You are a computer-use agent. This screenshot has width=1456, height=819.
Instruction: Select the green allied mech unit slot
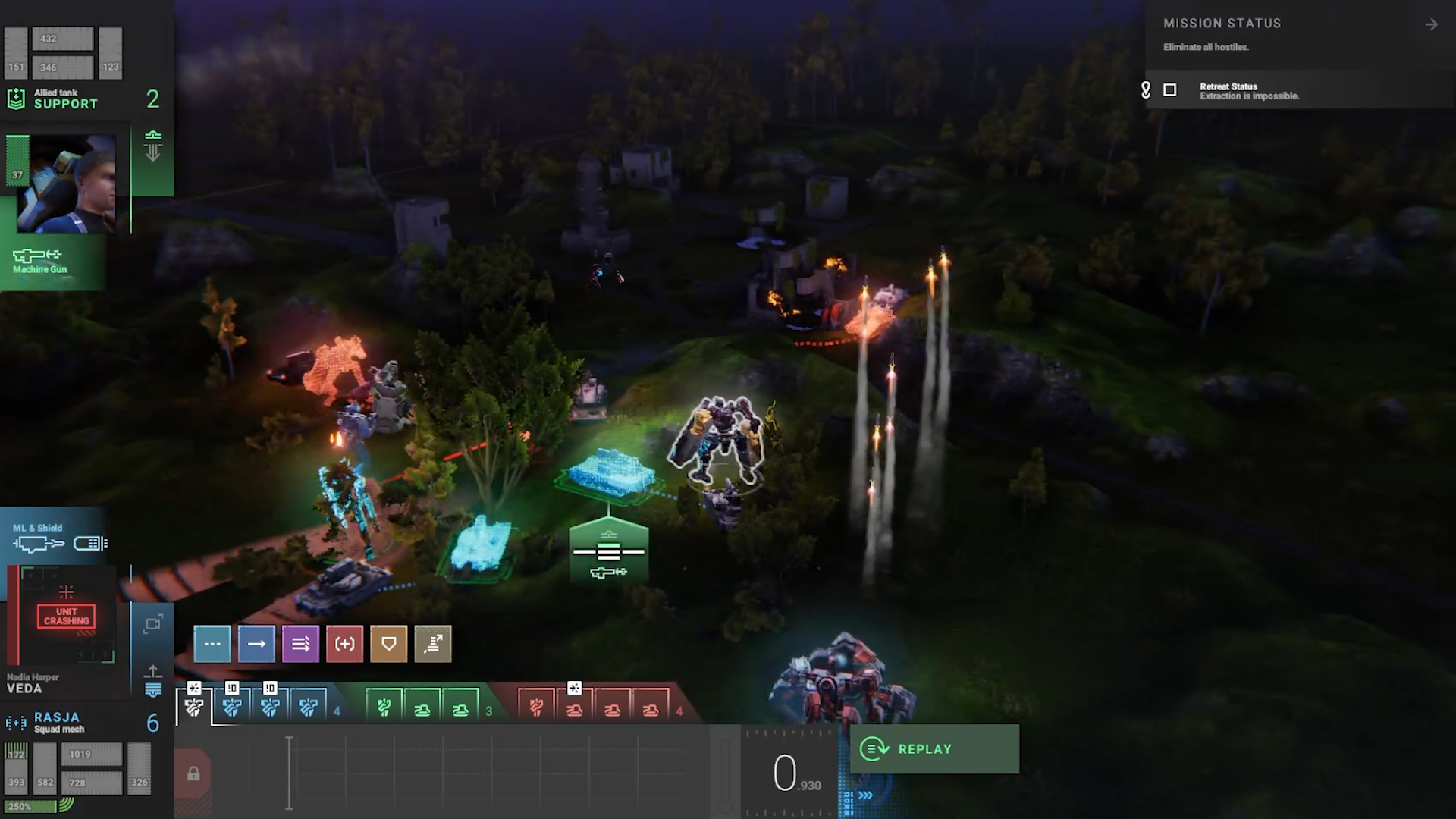(x=384, y=708)
